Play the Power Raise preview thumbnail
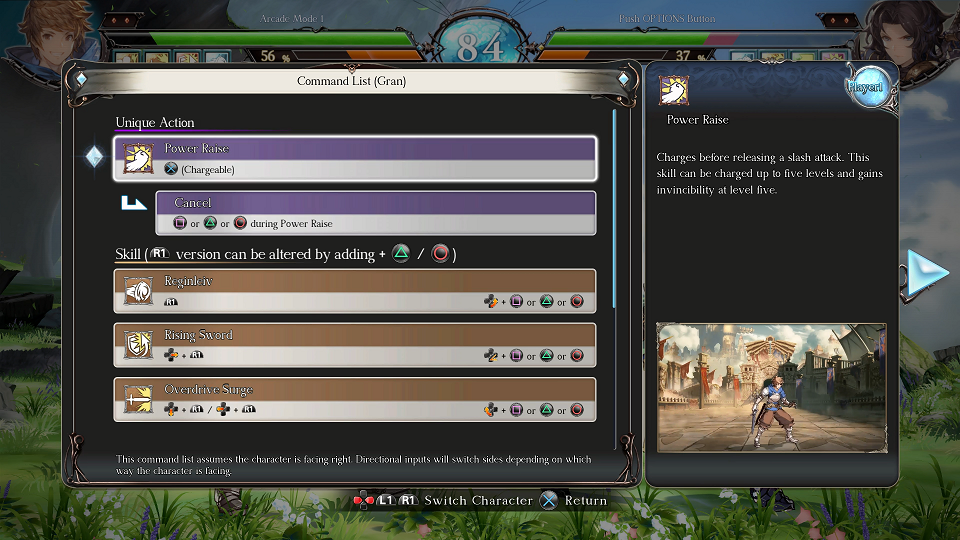960x540 pixels. [771, 386]
